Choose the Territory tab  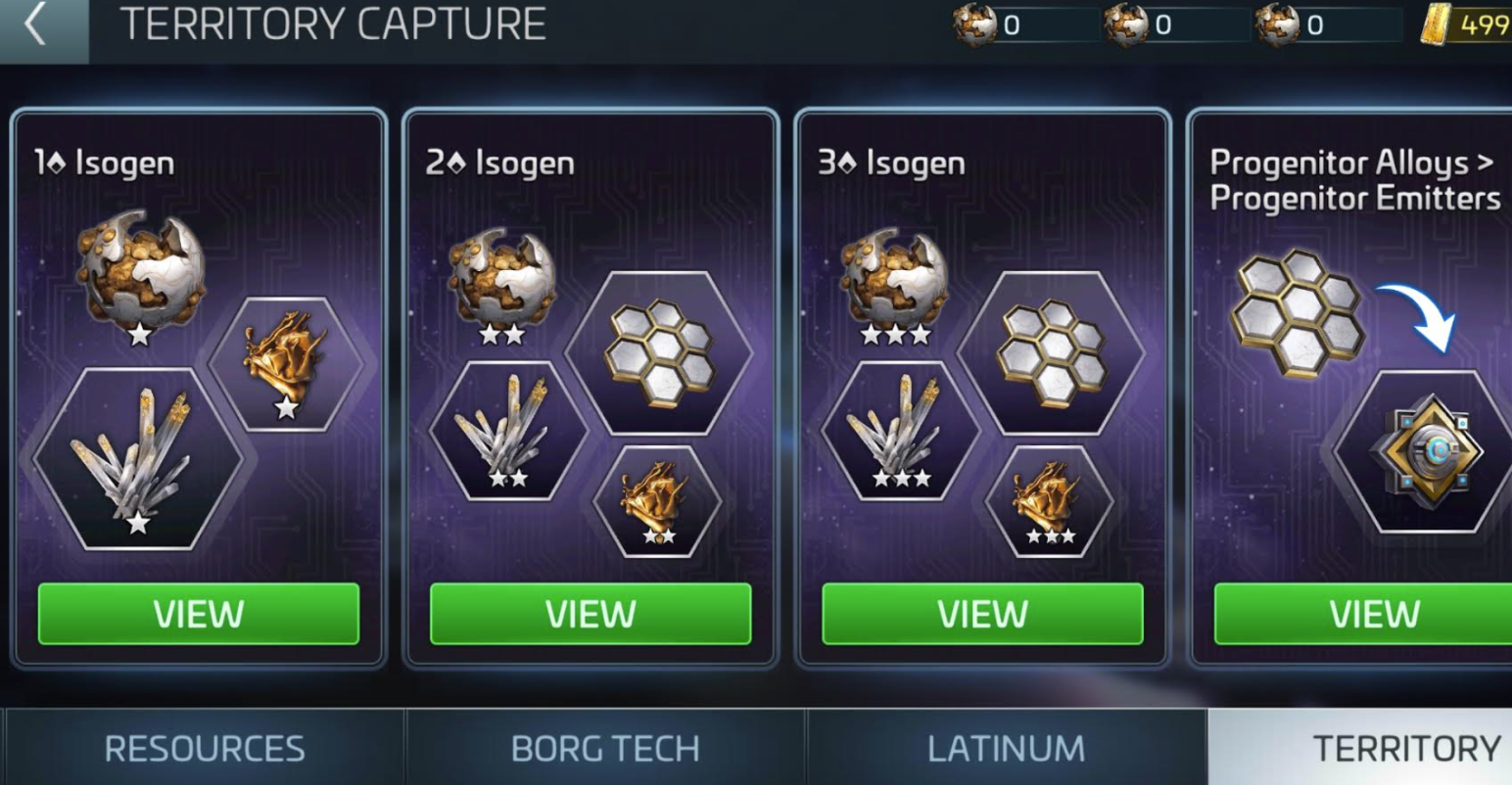coord(1405,749)
